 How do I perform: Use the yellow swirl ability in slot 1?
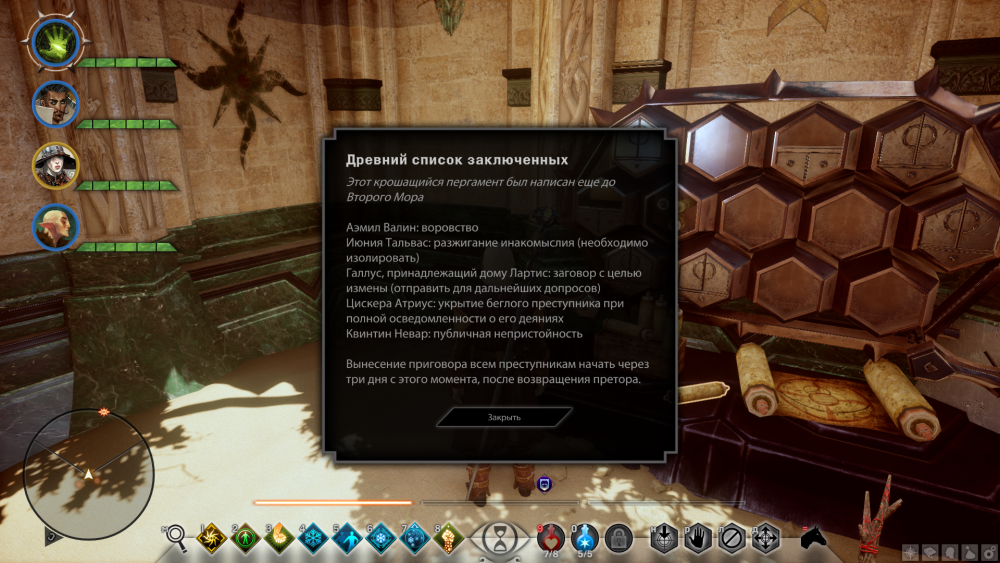point(212,538)
